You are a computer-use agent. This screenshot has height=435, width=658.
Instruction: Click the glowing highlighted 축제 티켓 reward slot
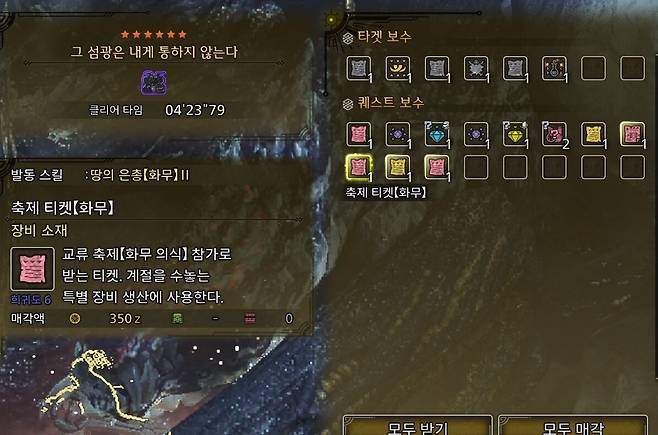[x=358, y=167]
